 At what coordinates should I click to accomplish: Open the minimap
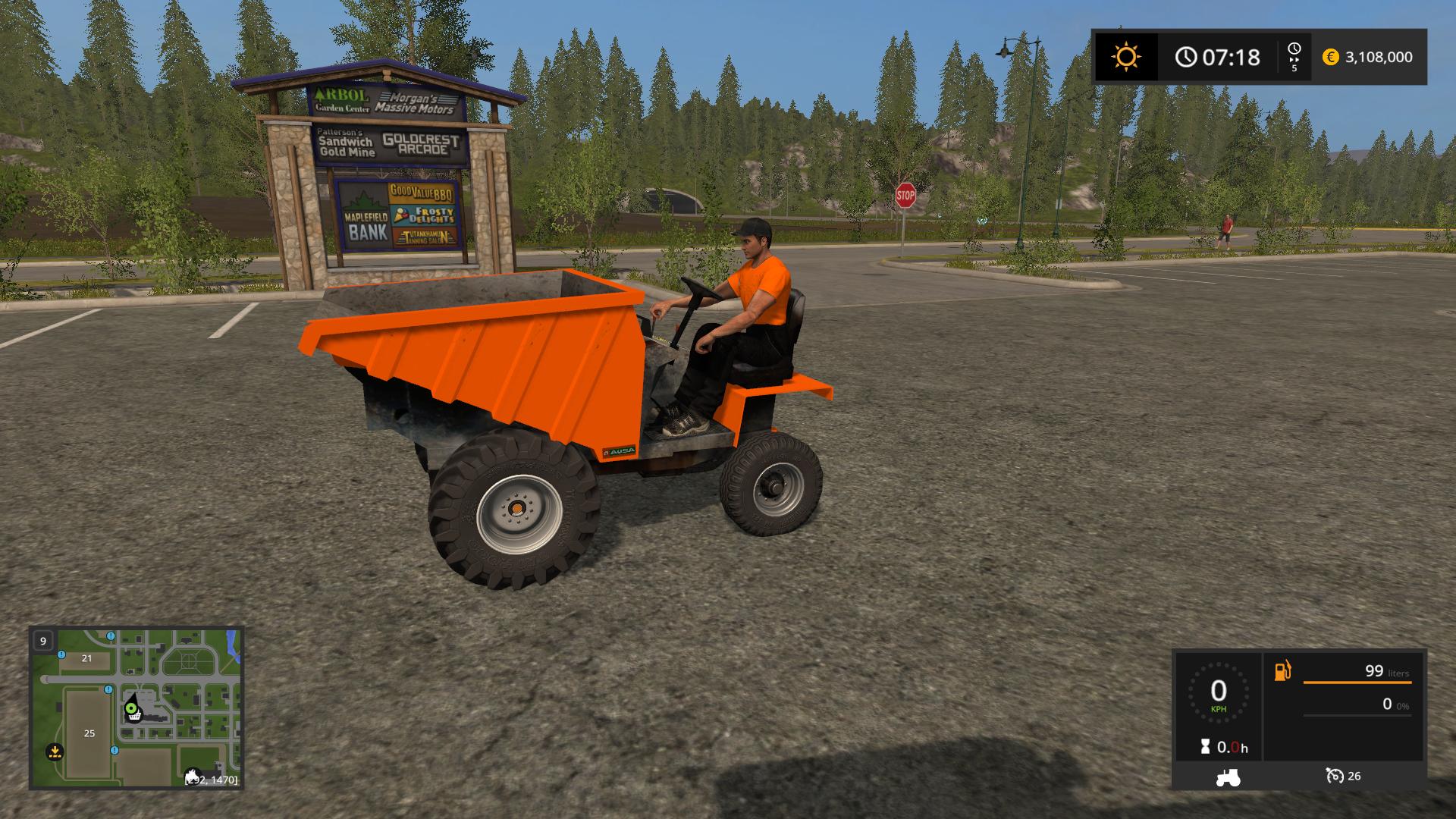click(136, 708)
